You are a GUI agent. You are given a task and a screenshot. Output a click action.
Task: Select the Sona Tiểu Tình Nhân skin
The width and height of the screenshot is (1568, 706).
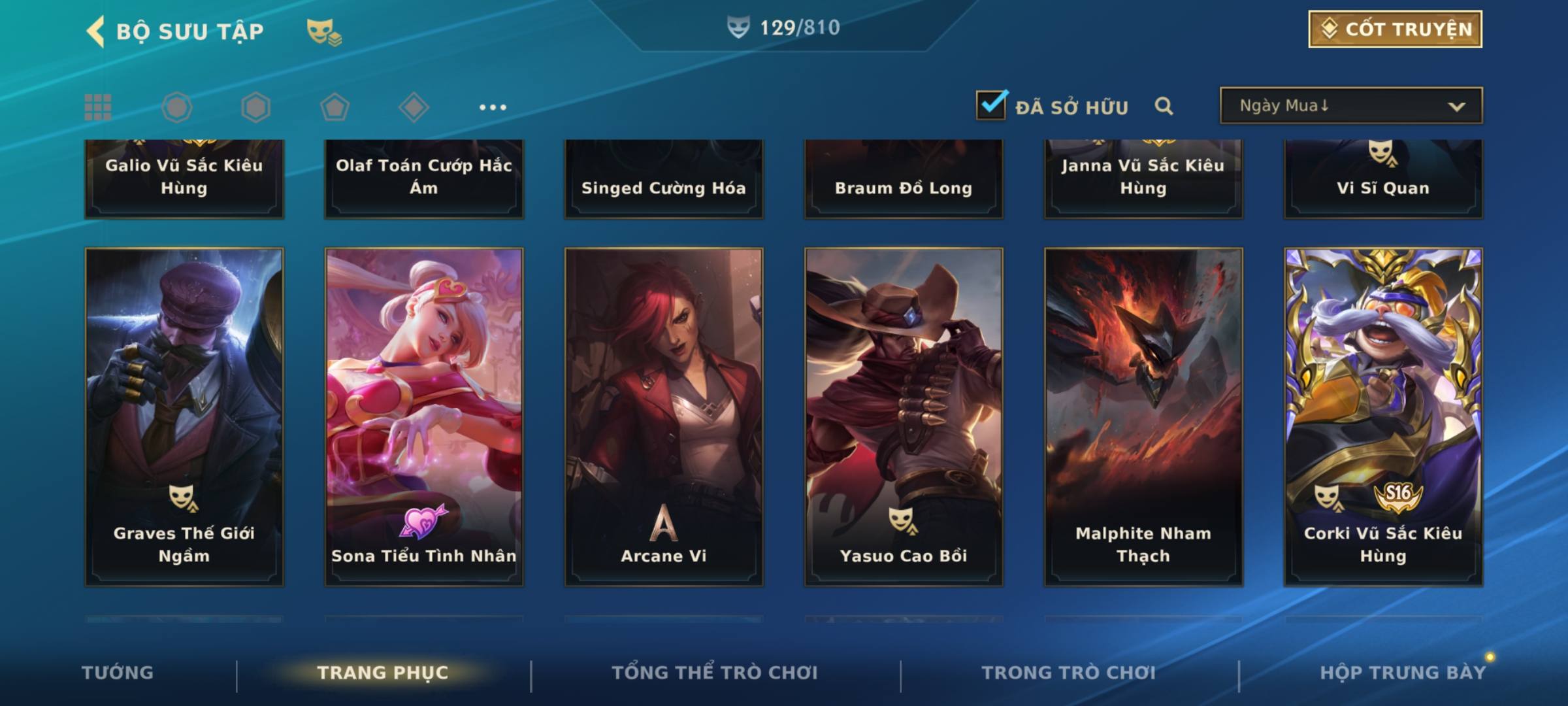pos(424,416)
